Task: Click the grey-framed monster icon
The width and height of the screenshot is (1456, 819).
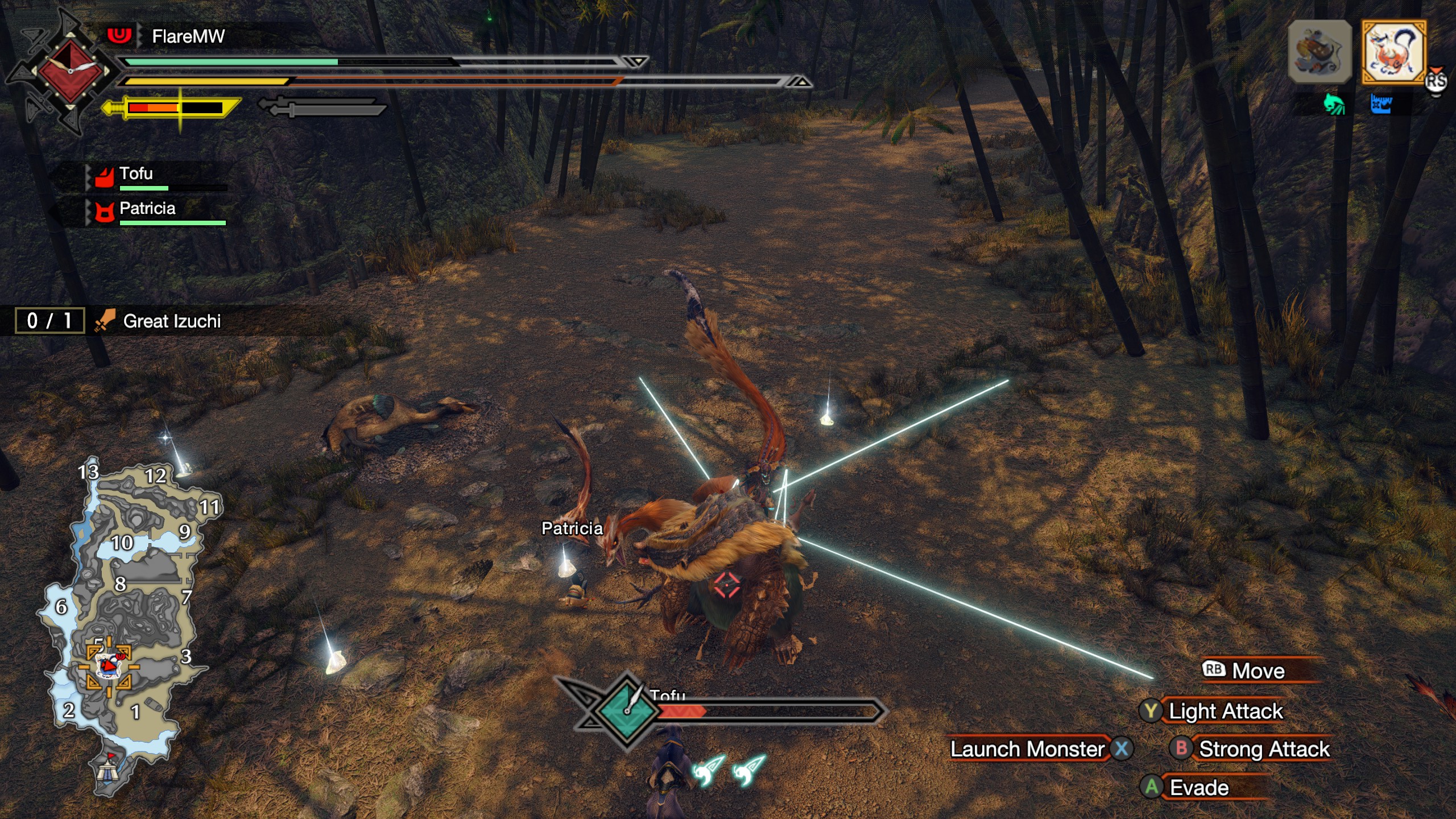Action: [1319, 53]
